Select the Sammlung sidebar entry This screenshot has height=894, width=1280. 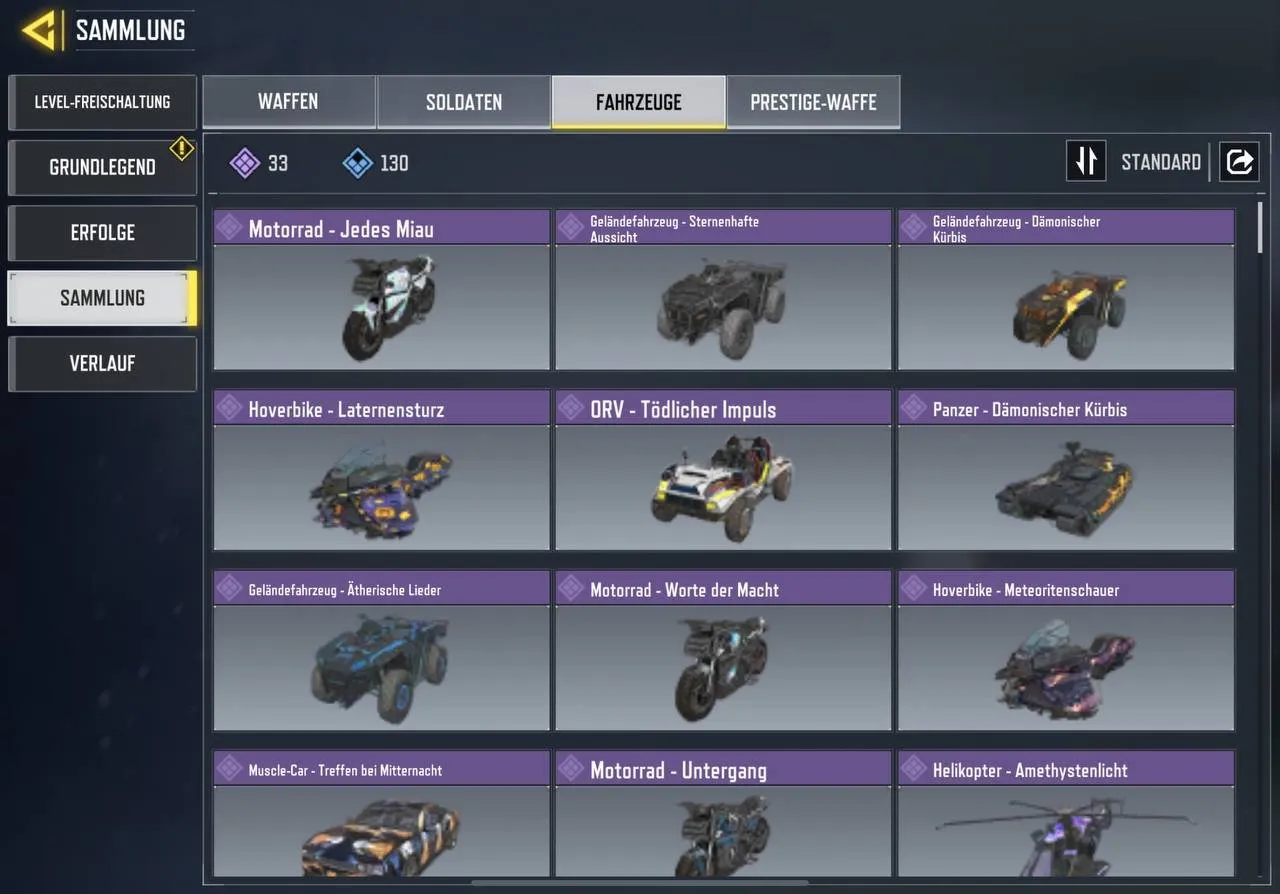100,297
